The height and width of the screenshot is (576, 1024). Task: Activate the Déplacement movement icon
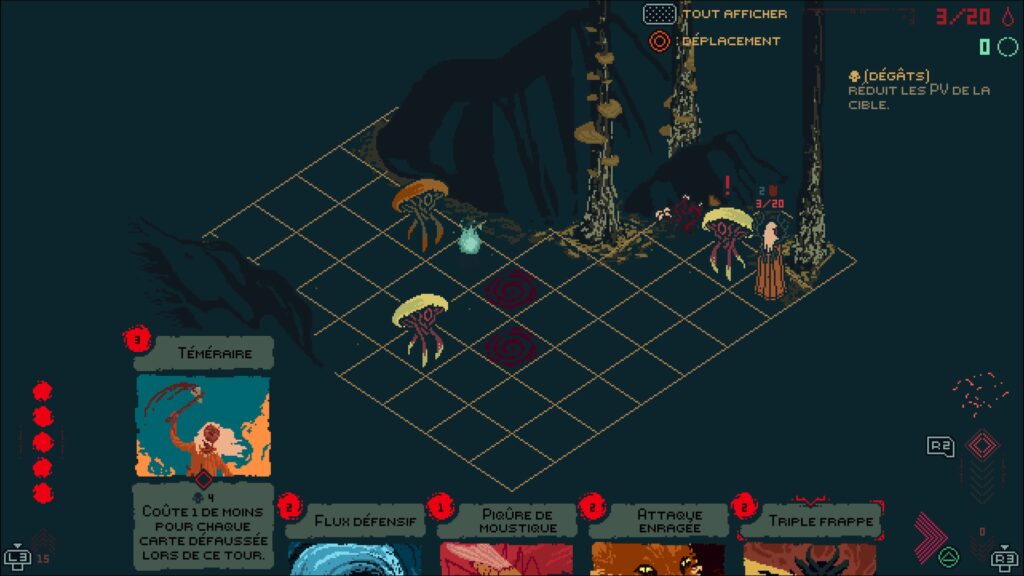pyautogui.click(x=659, y=41)
